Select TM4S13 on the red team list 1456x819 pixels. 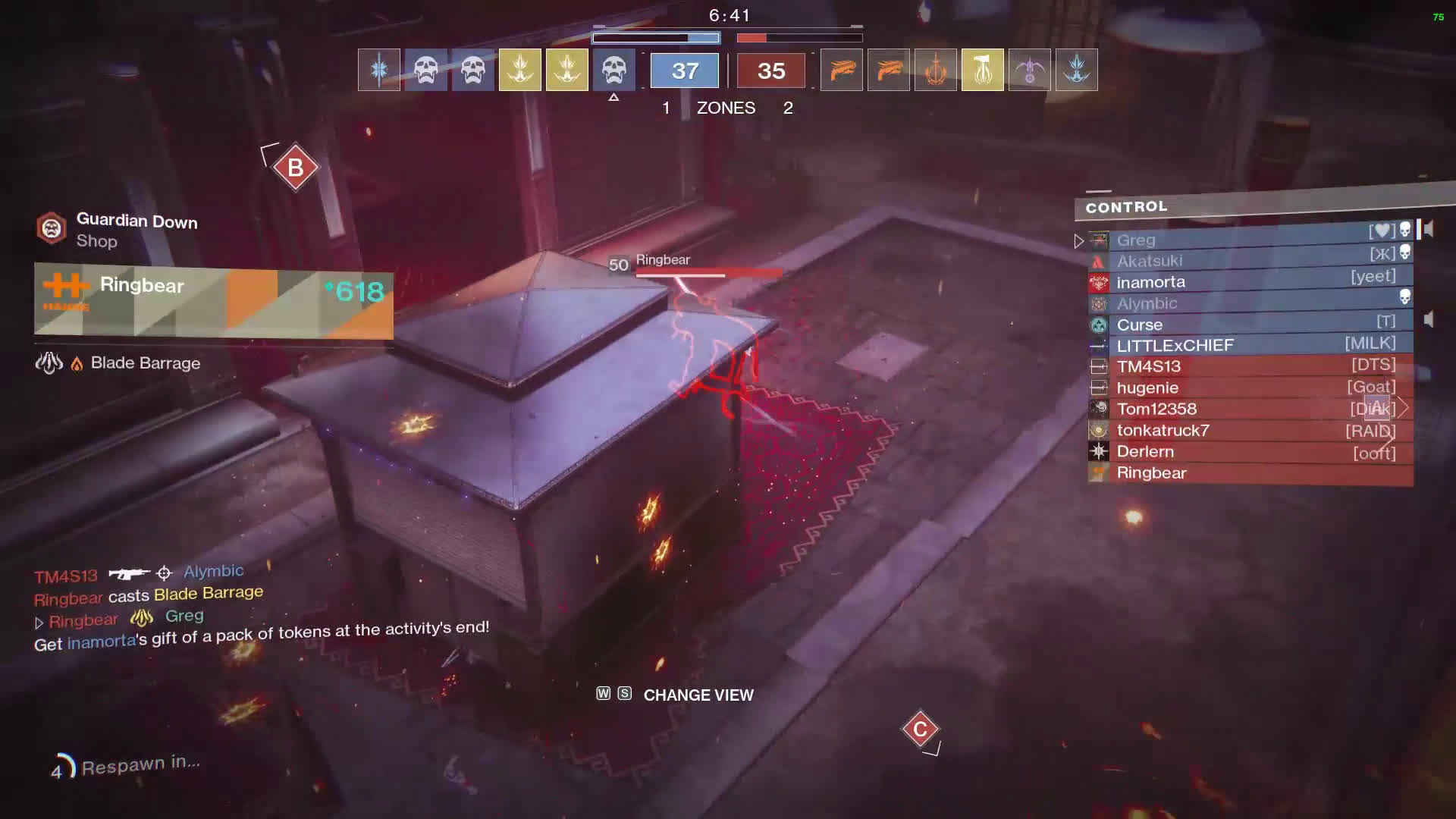coord(1244,367)
